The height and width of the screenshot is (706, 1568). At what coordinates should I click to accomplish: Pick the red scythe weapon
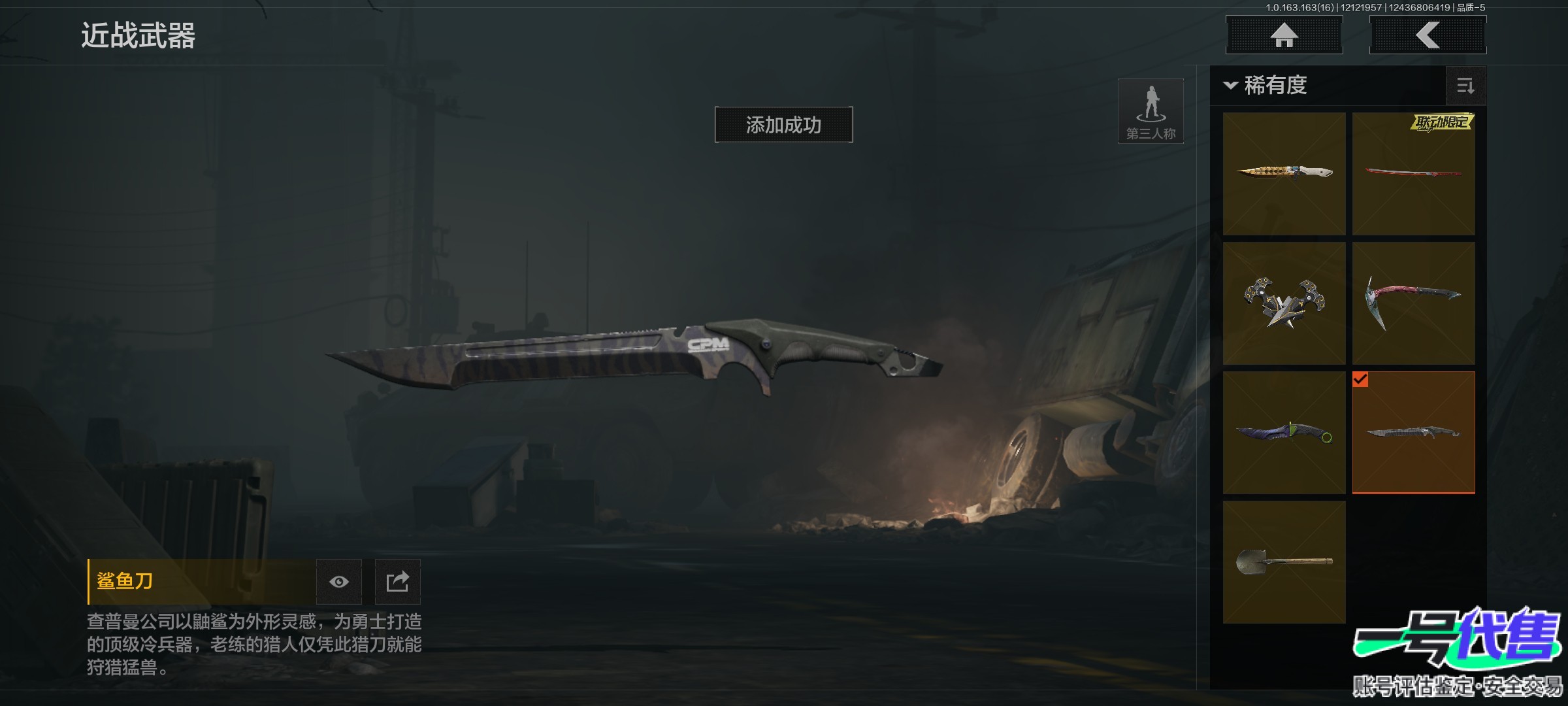click(x=1413, y=303)
